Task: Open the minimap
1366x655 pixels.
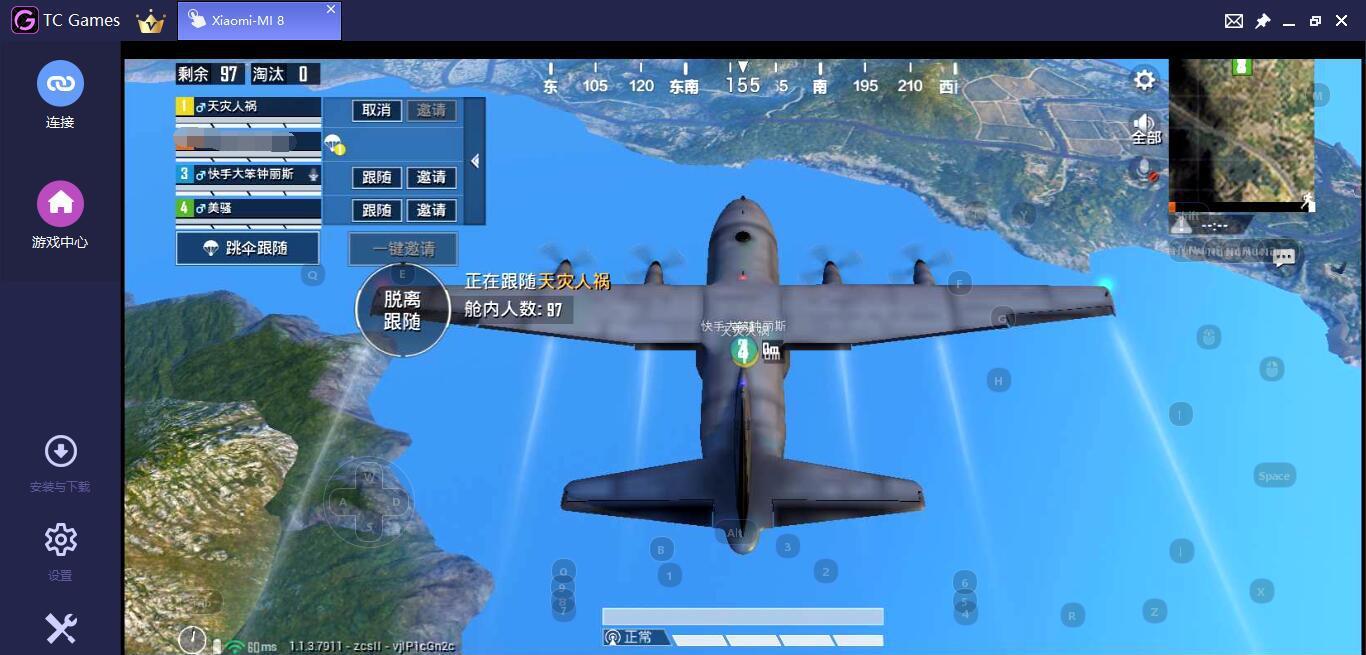Action: coord(1241,133)
